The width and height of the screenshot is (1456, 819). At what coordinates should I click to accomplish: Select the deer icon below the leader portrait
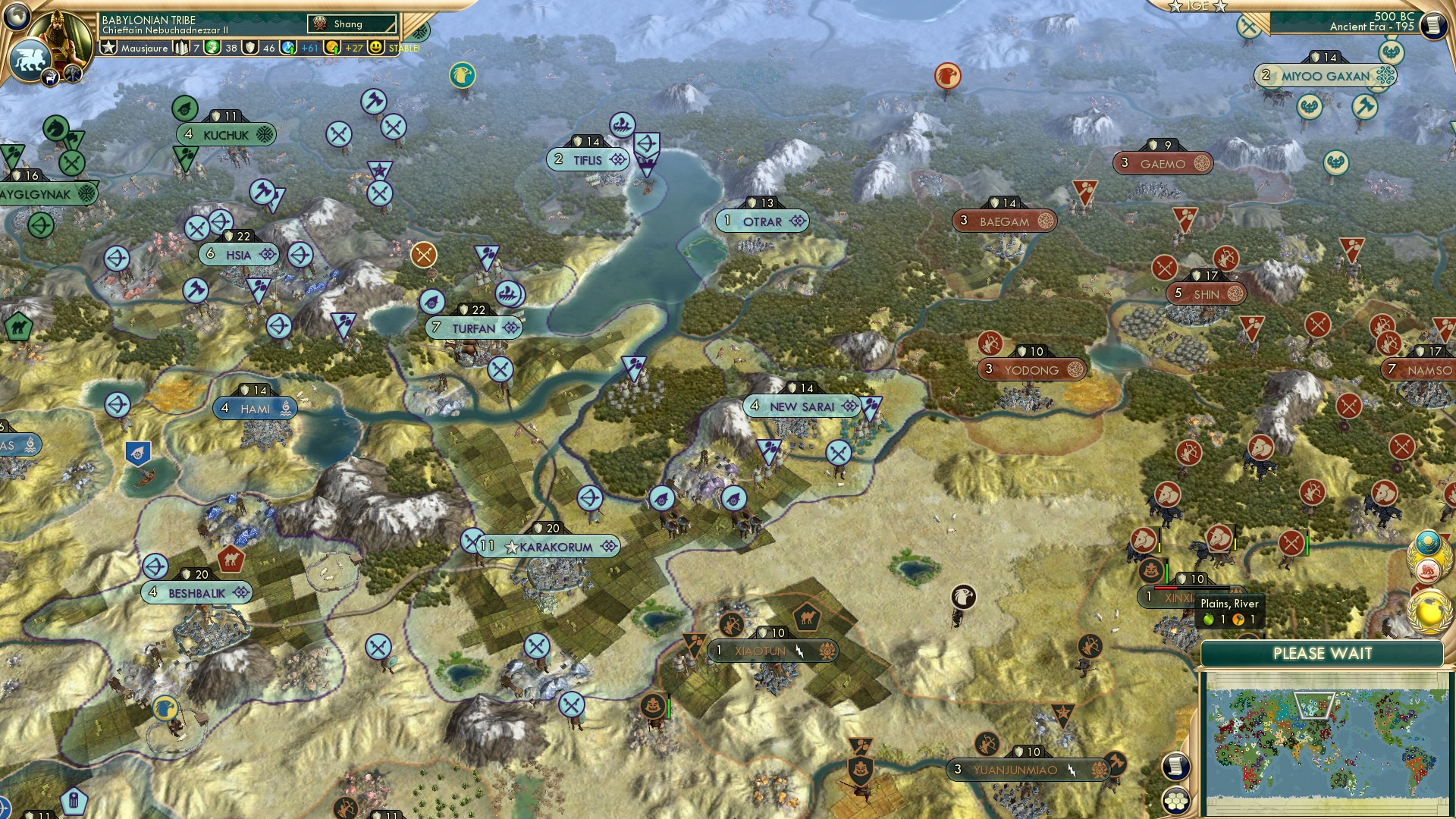click(49, 76)
